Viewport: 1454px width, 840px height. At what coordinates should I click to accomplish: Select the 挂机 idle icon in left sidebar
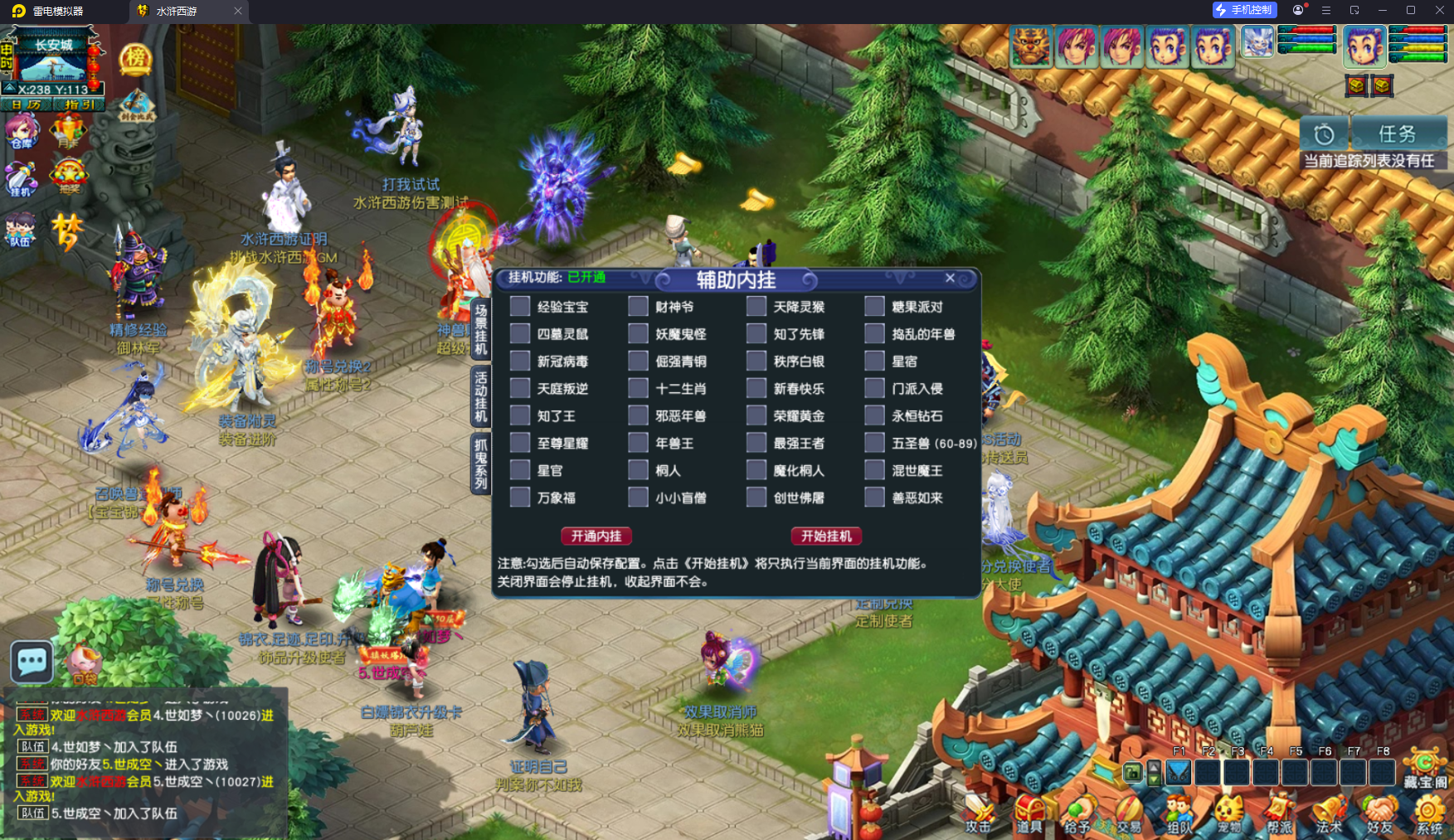click(22, 180)
